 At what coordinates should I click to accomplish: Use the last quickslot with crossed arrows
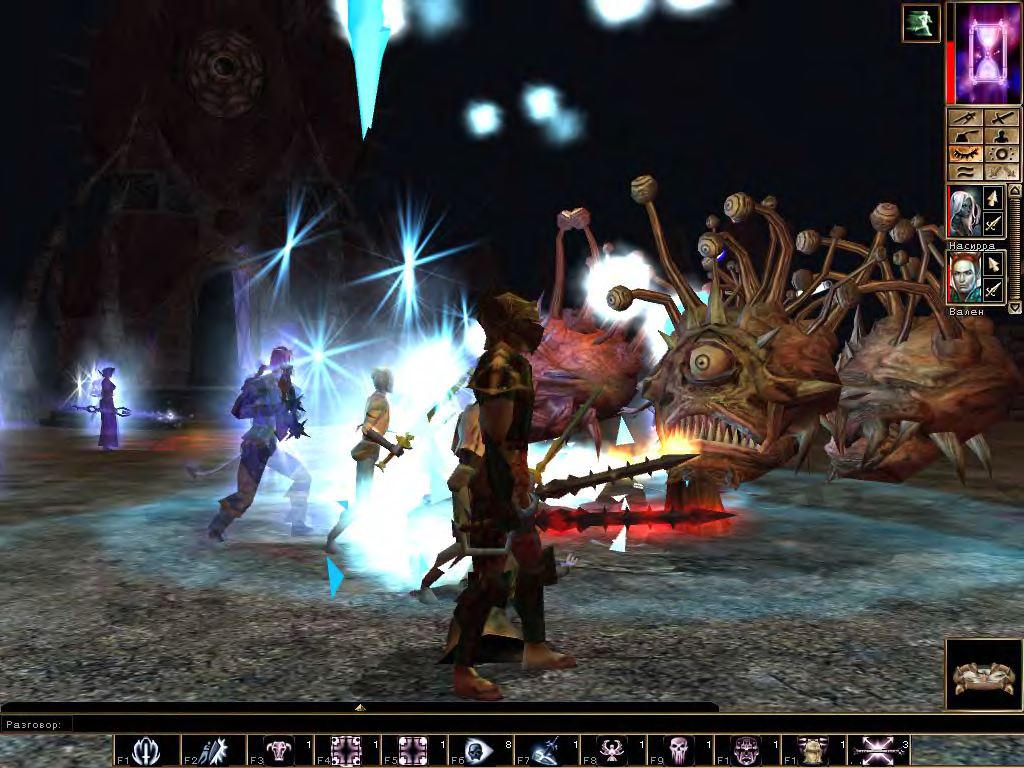click(878, 750)
